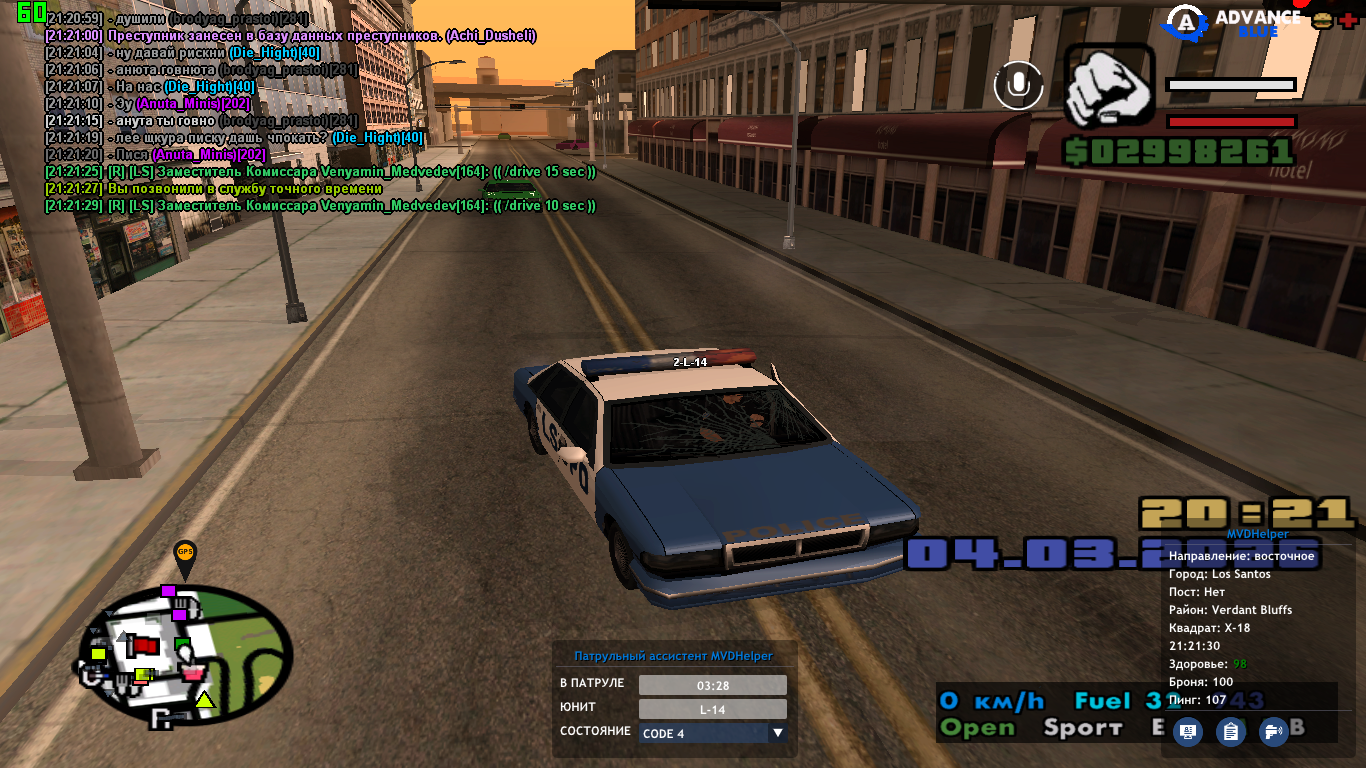Viewport: 1366px width, 768px height.
Task: Select the orange GPS marker above the minimap
Action: (185, 555)
